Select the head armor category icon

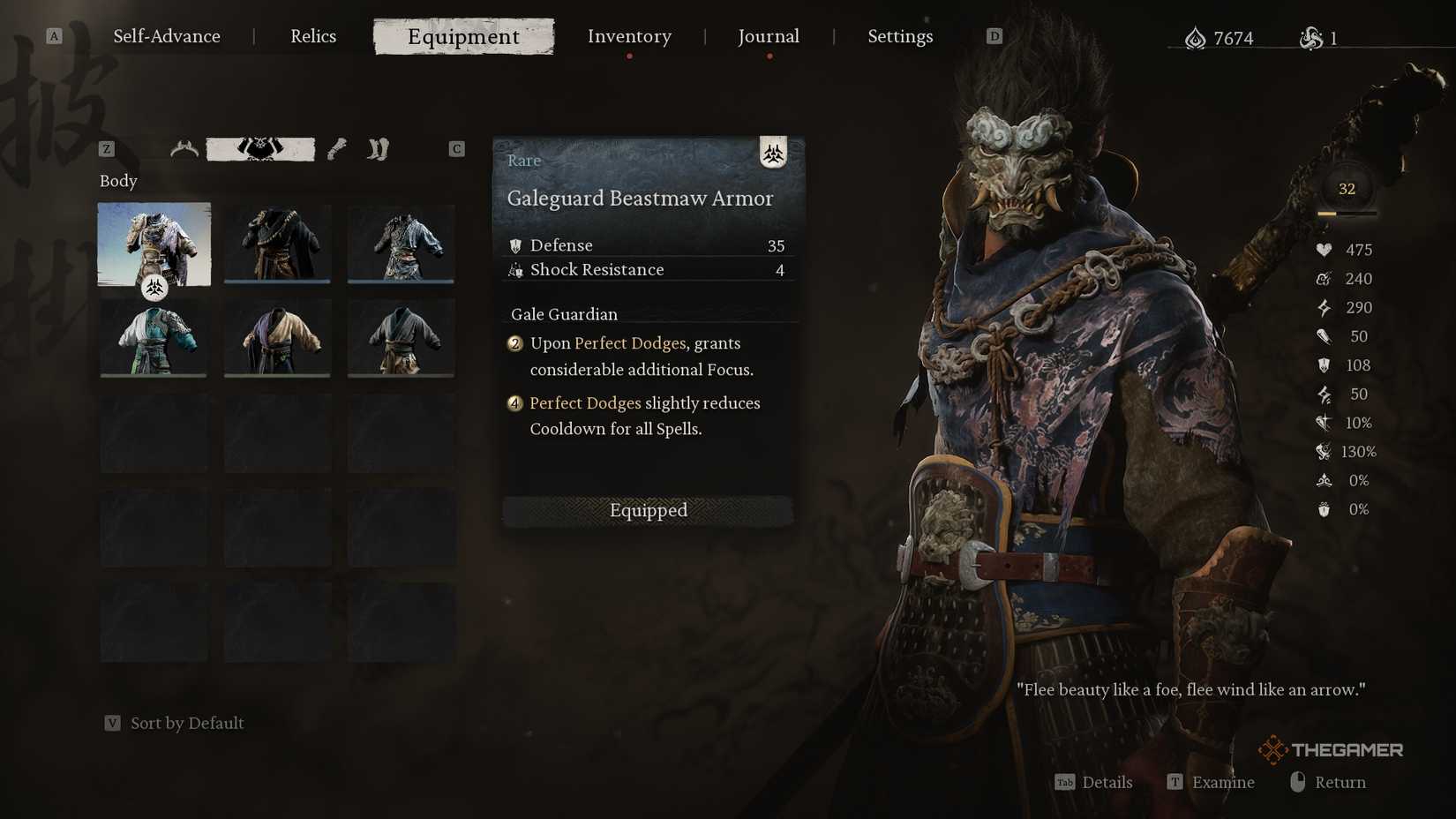[184, 148]
